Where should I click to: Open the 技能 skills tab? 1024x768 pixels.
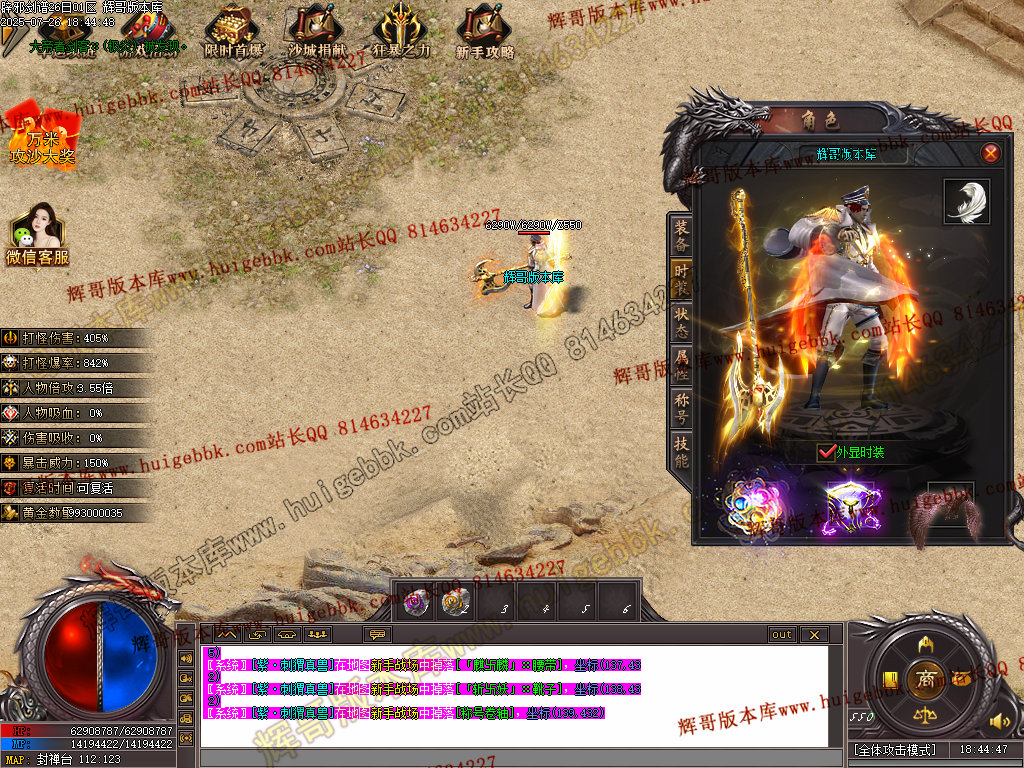click(681, 453)
